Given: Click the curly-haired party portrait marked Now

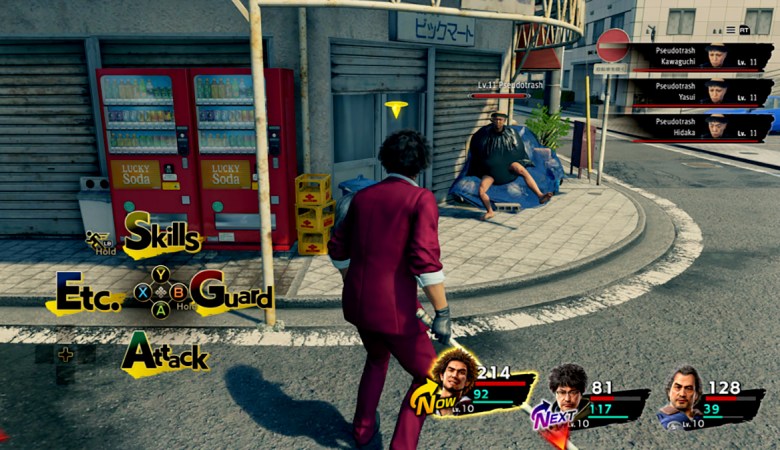Looking at the screenshot, I should [x=453, y=380].
